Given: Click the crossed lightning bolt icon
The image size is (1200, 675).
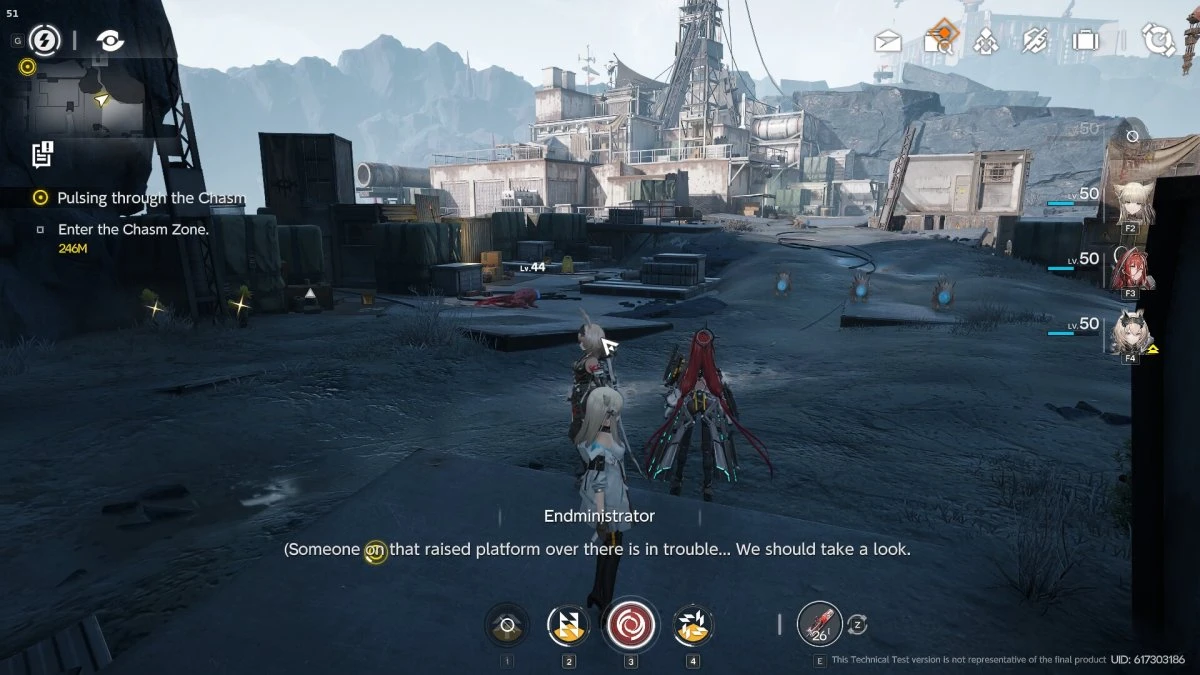Looking at the screenshot, I should 1035,41.
